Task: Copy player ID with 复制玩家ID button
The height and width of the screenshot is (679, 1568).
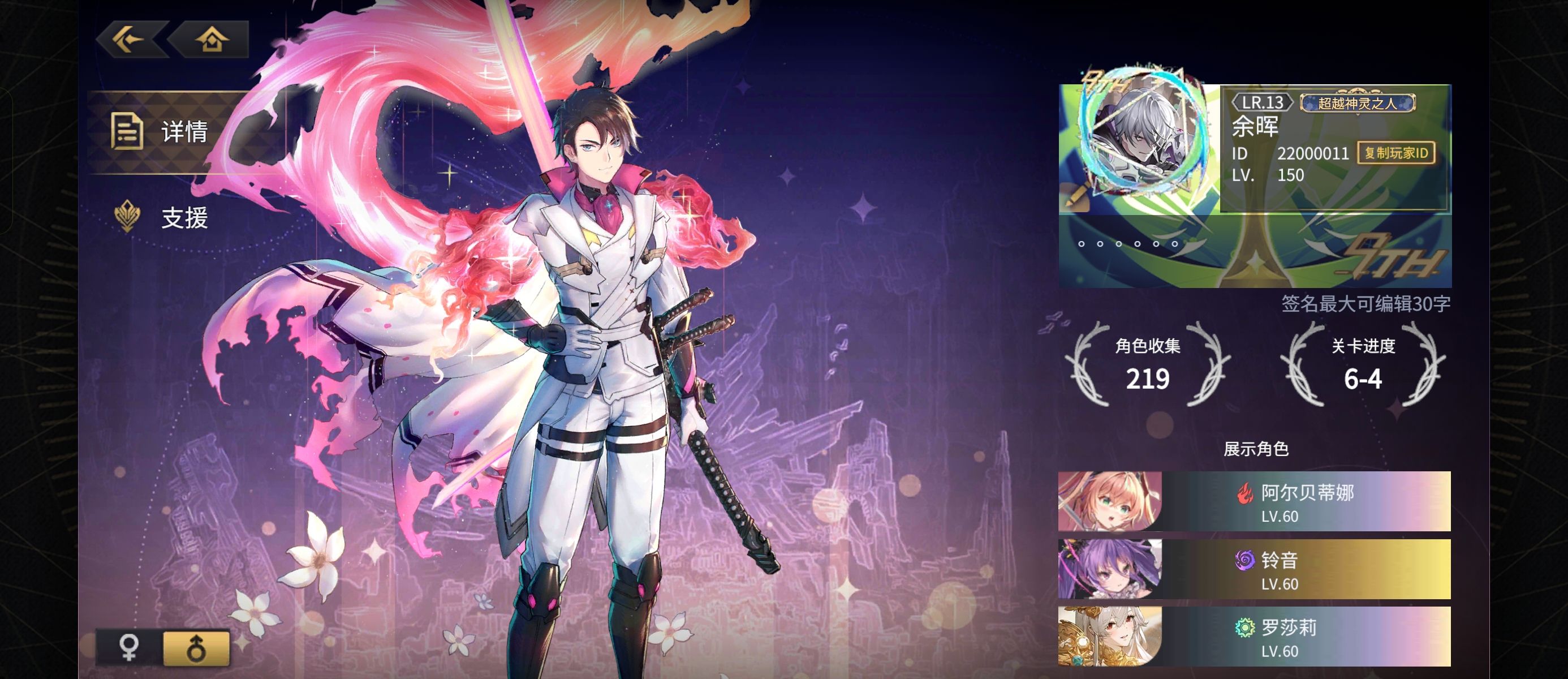Action: point(1395,153)
